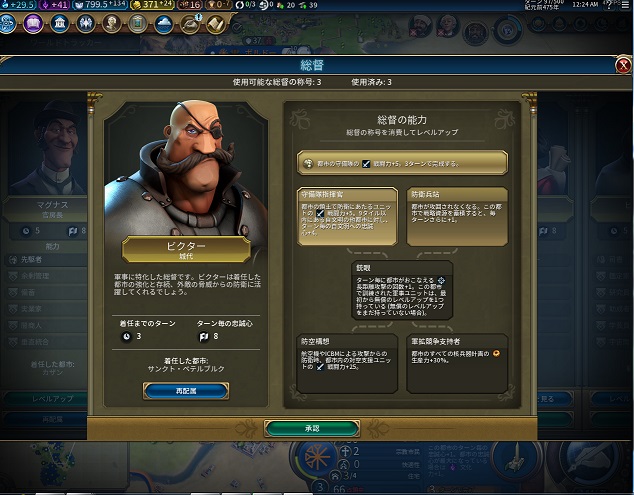Close the governors screen with the X
634x495 pixels.
click(x=623, y=67)
